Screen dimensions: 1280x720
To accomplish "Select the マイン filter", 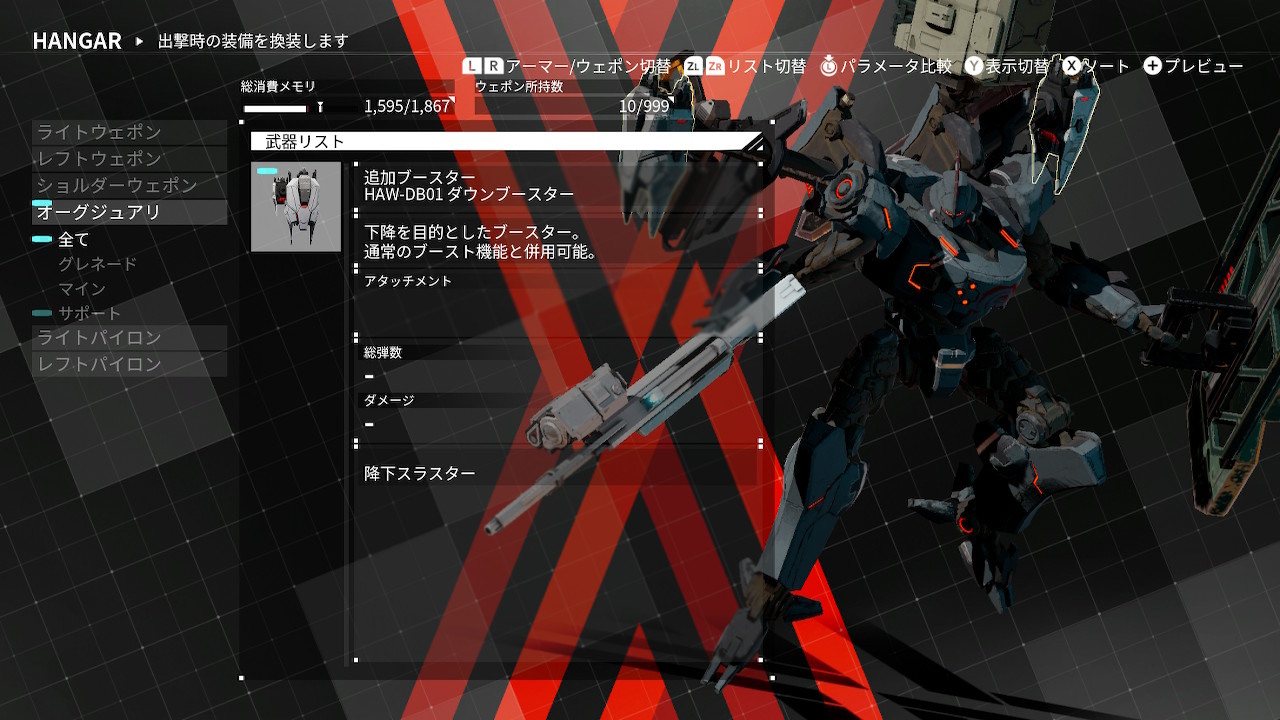I will point(80,287).
